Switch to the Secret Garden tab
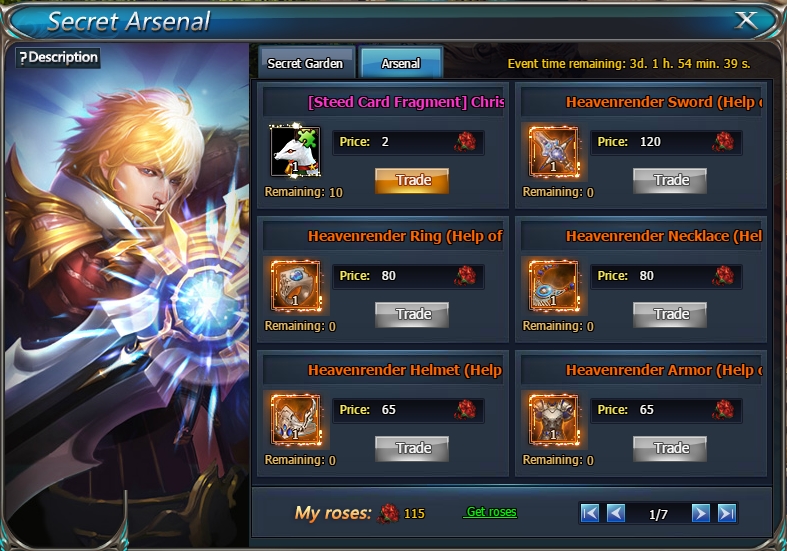The height and width of the screenshot is (551, 787). 305,63
